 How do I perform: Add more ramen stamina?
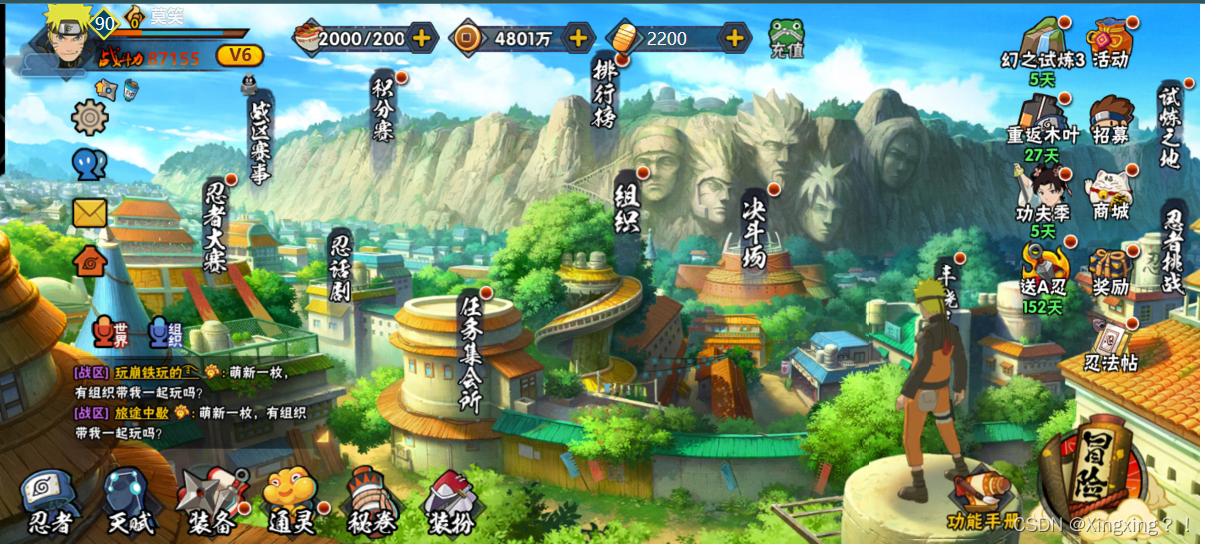[422, 39]
